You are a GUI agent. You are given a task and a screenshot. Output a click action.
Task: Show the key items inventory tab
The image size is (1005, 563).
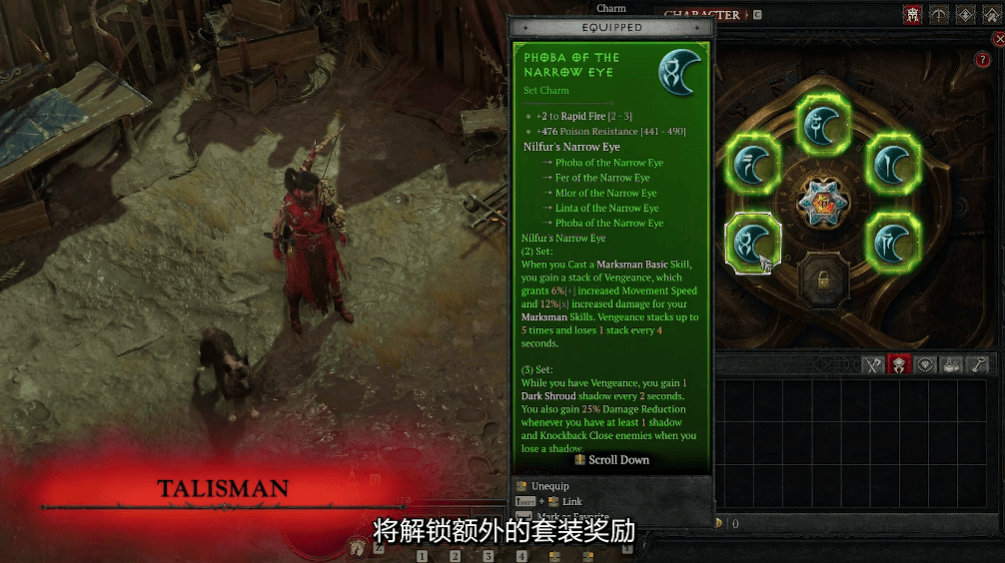pyautogui.click(x=978, y=365)
